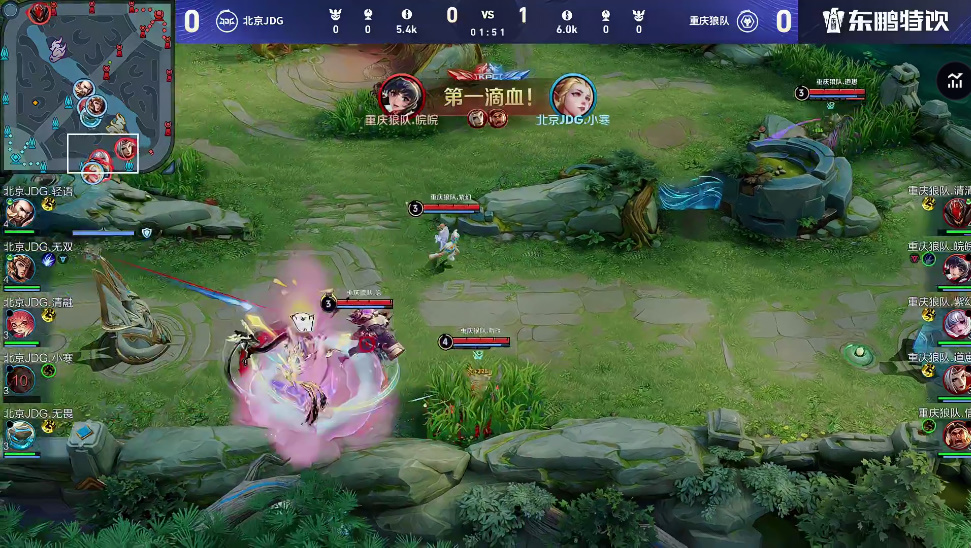Click the minimap overview
Image resolution: width=971 pixels, height=548 pixels.
tap(87, 90)
